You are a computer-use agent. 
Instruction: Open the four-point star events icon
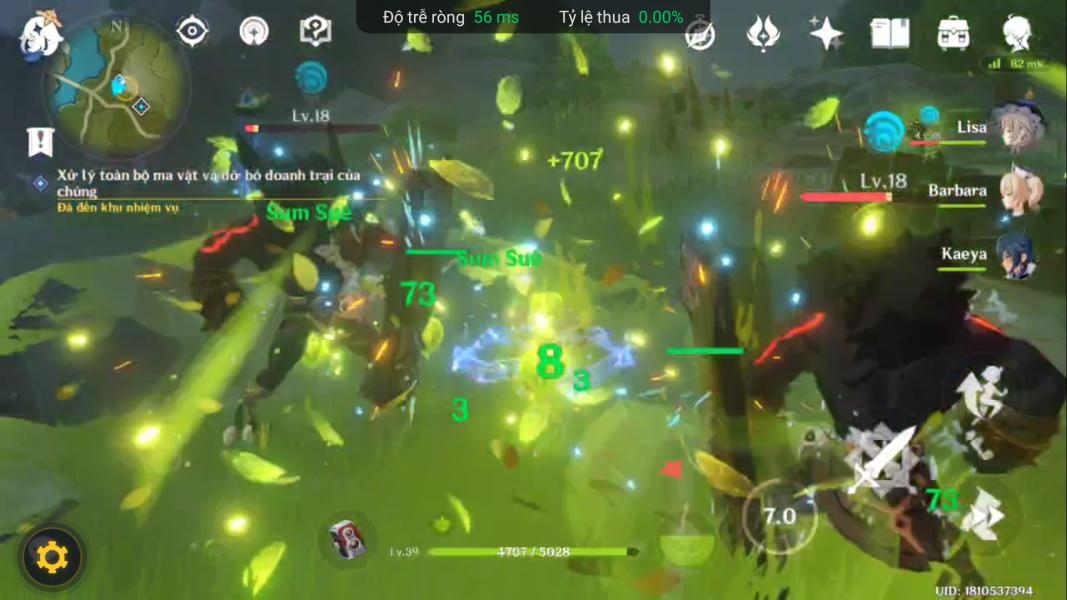tap(826, 33)
